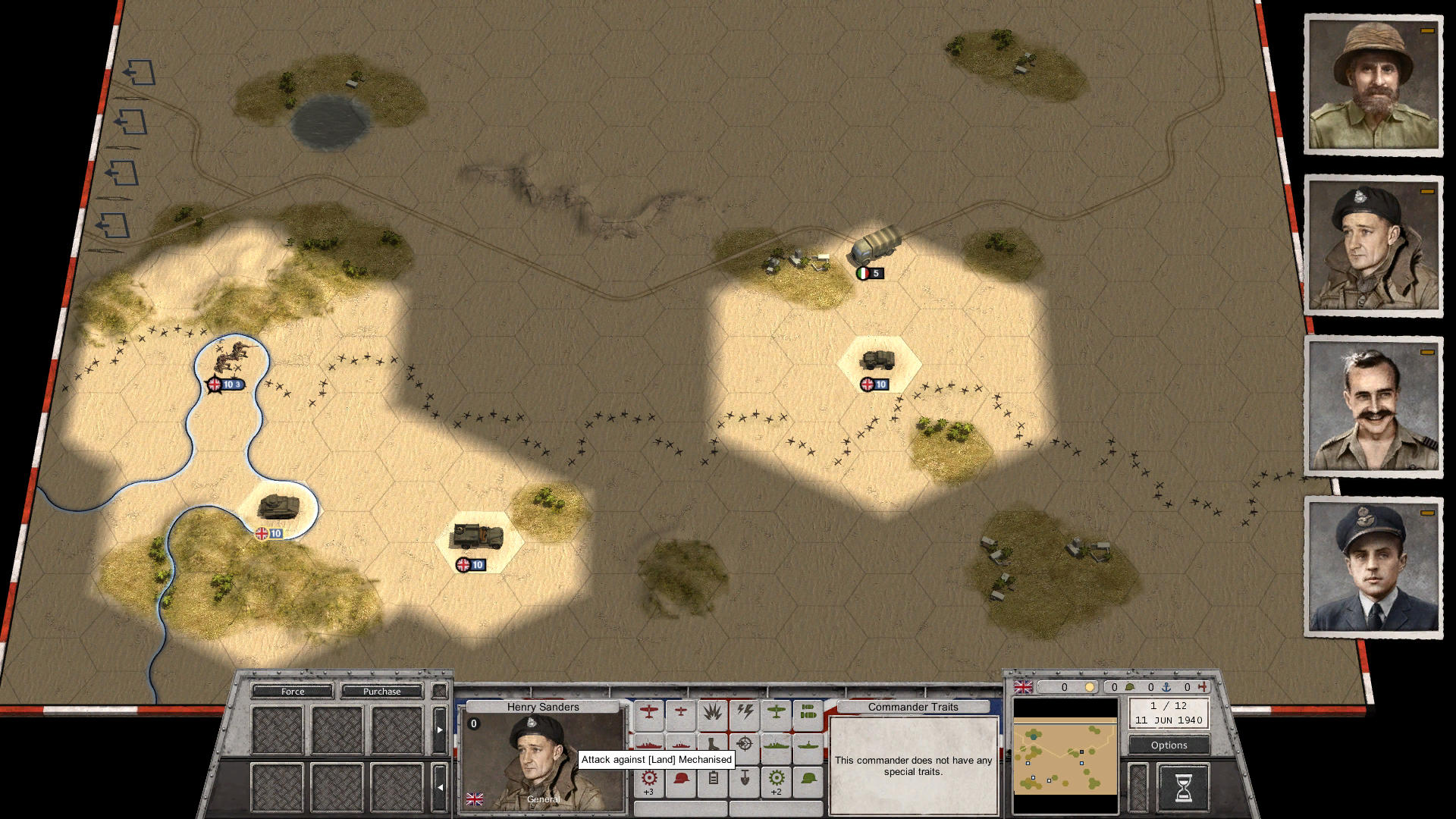
Task: Click the green bomber aircraft trait icon
Action: coord(777,714)
